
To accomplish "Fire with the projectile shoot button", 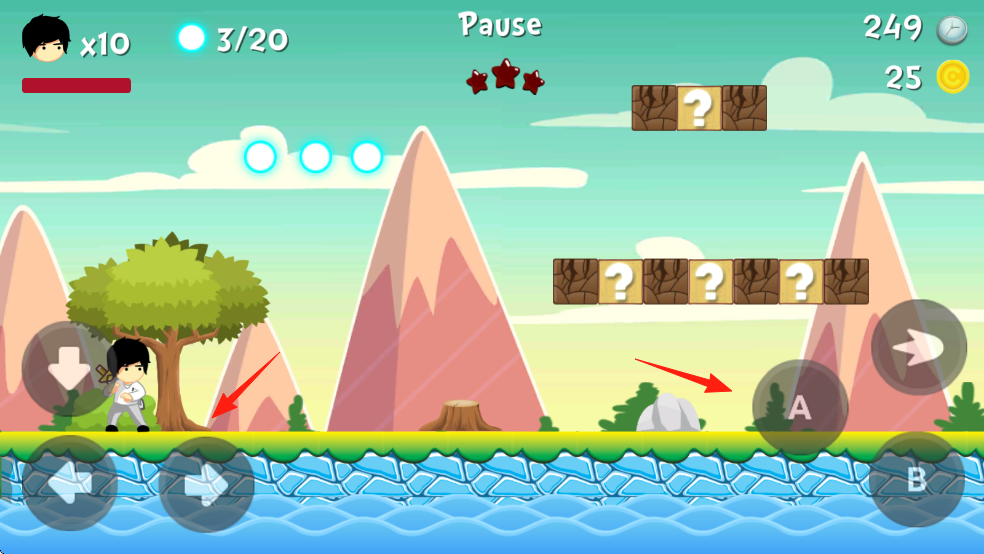I will pos(918,347).
